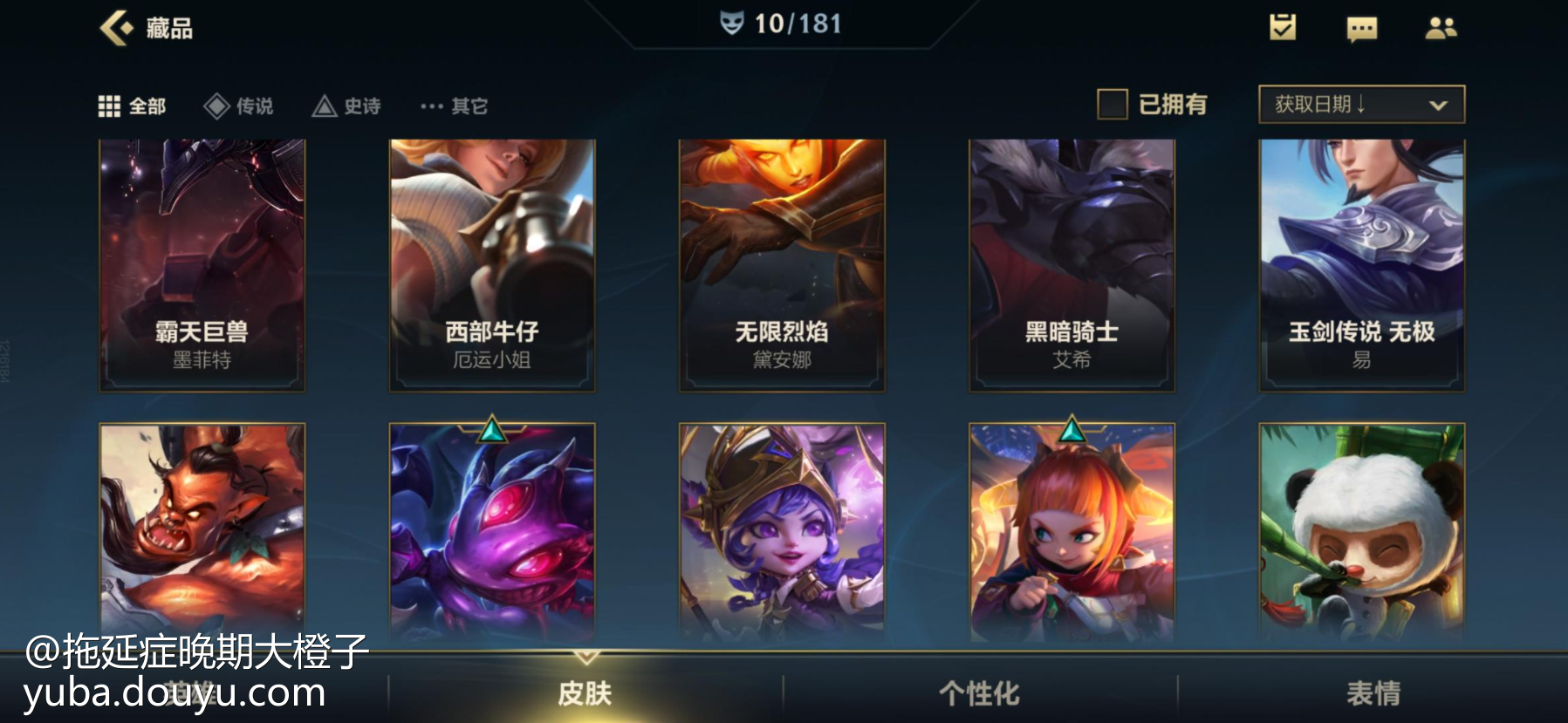Screen dimensions: 1568x723
Task: Switch to the 个性化 tab
Action: (x=979, y=693)
